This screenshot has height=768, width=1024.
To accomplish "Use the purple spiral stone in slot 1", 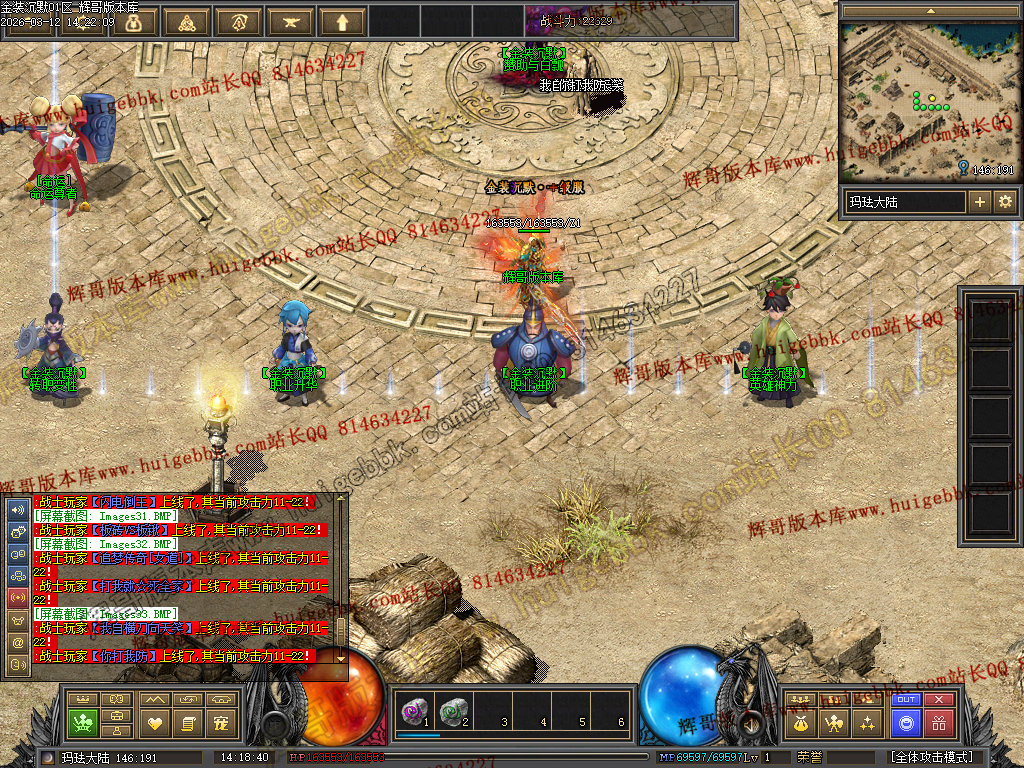I will point(413,712).
